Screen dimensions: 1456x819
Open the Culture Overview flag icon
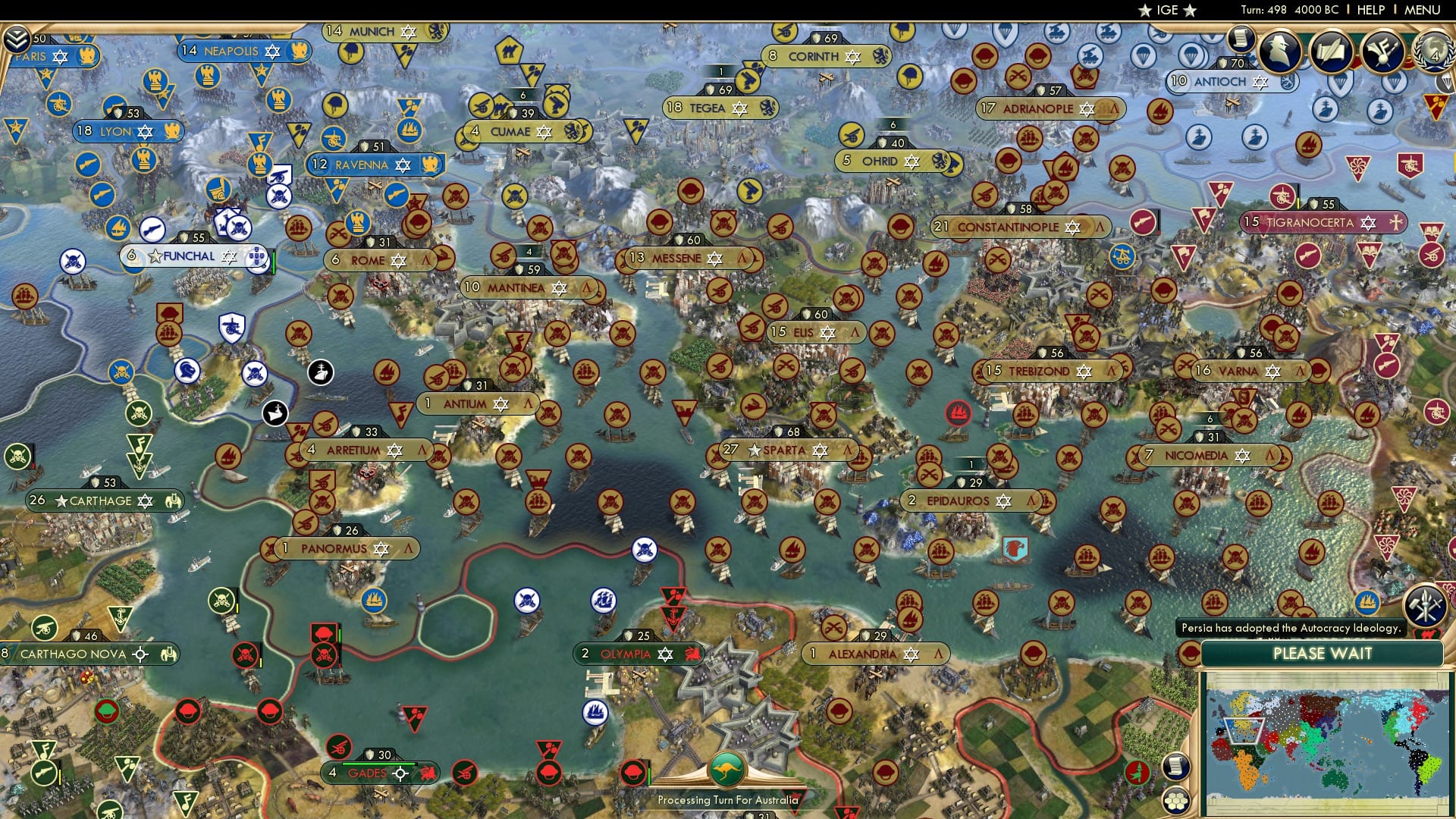[1383, 49]
